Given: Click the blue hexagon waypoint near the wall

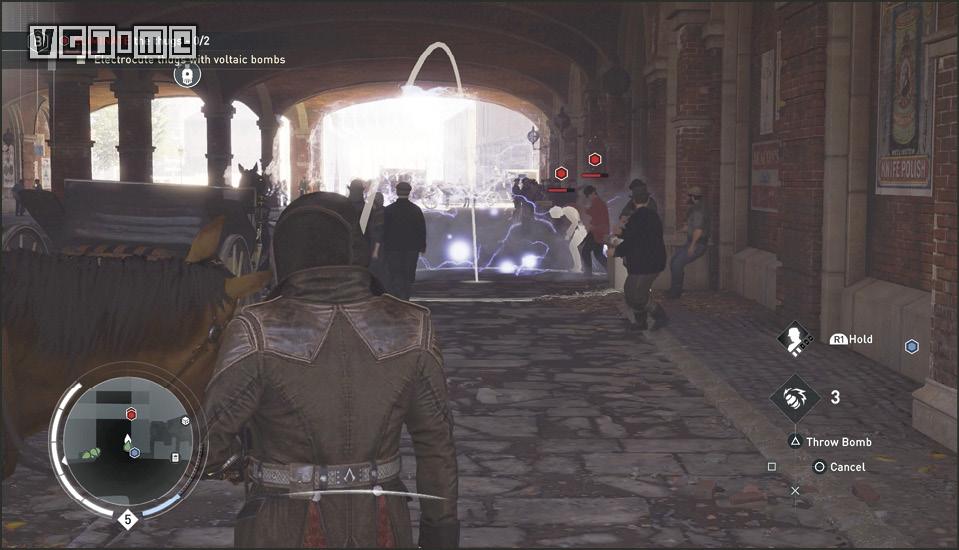Looking at the screenshot, I should [911, 346].
